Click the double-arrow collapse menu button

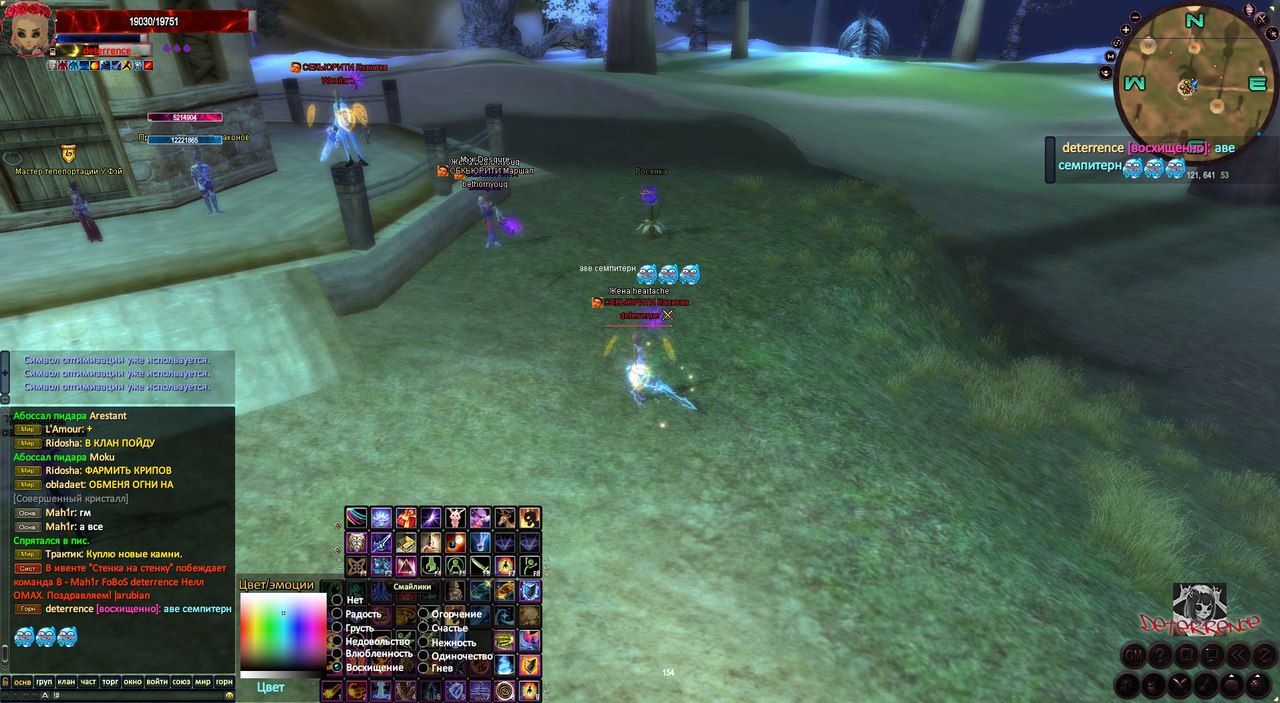(1238, 655)
